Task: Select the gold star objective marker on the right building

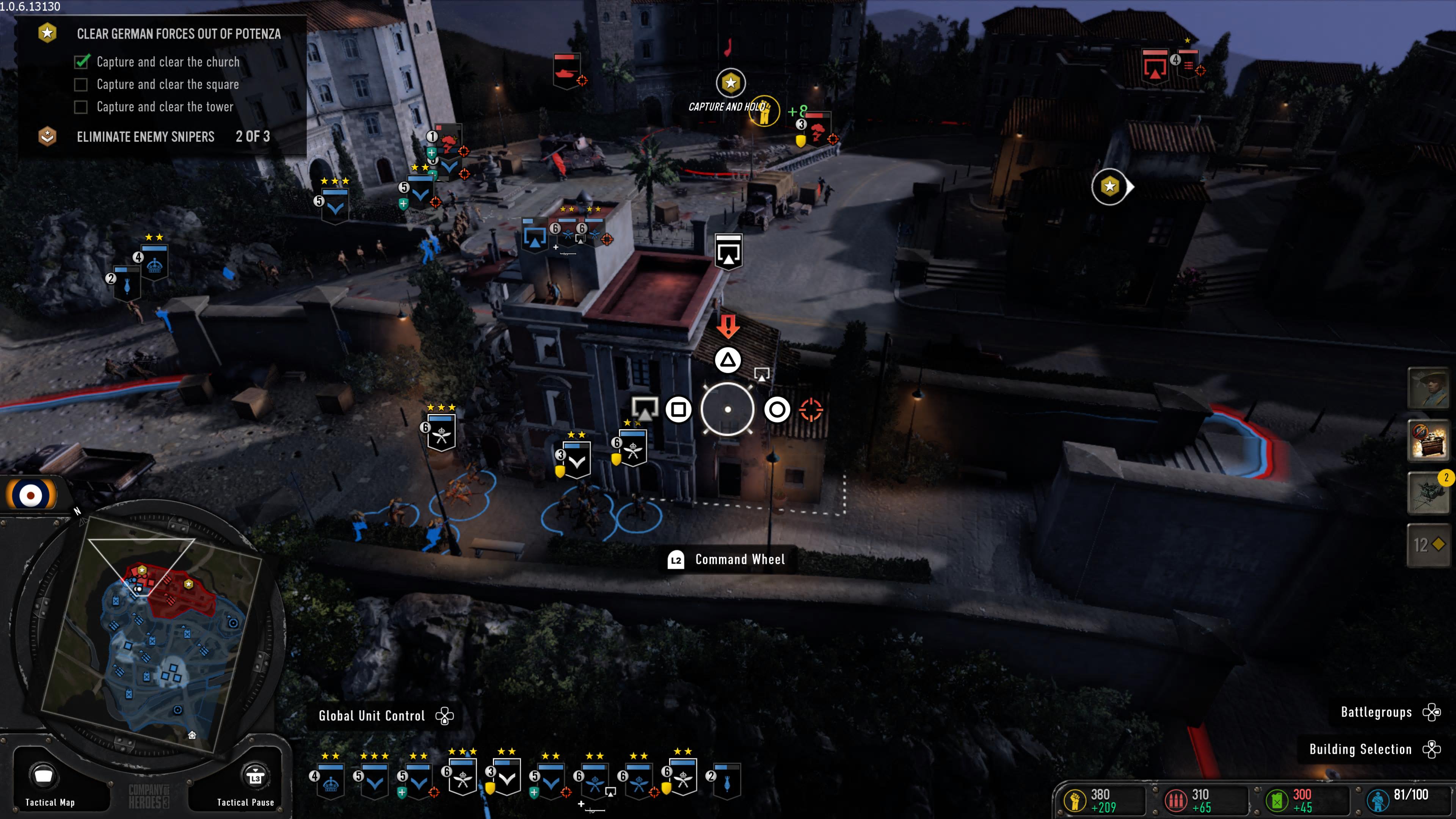Action: pyautogui.click(x=1109, y=186)
